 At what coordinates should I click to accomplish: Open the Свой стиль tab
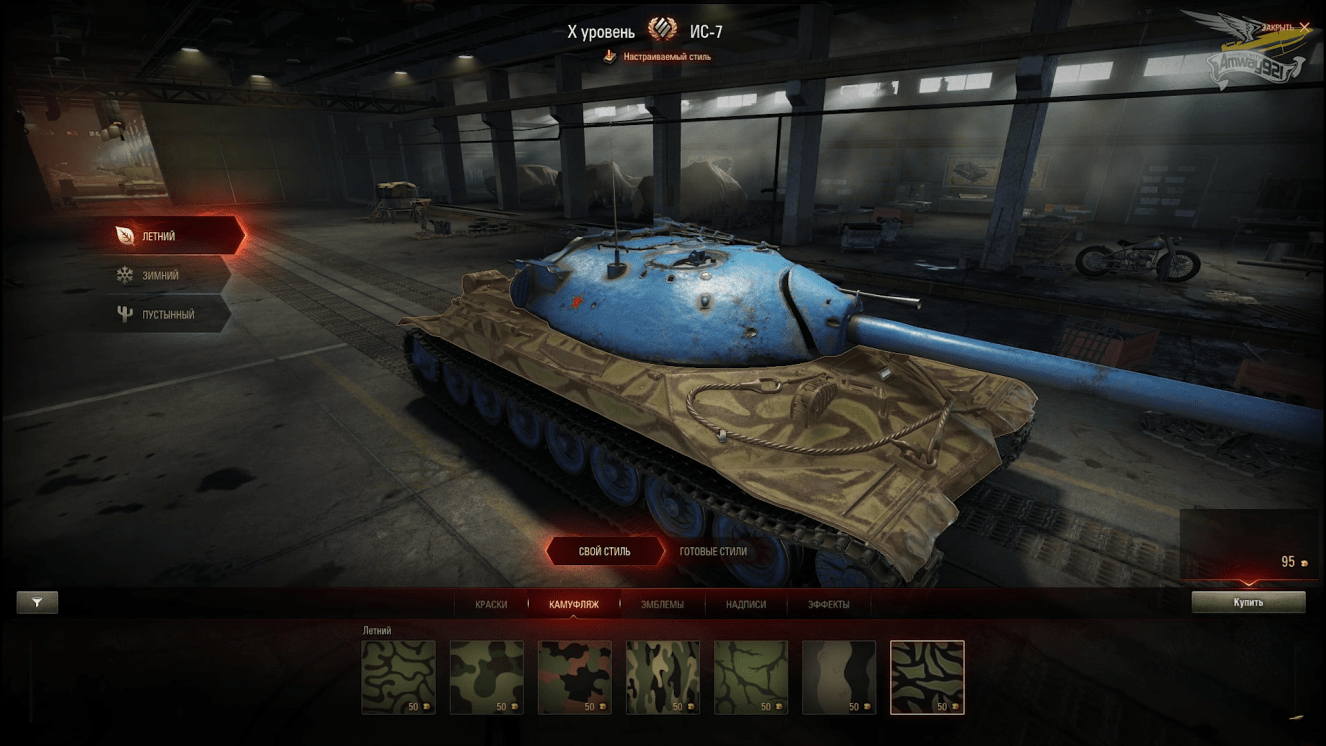[605, 551]
